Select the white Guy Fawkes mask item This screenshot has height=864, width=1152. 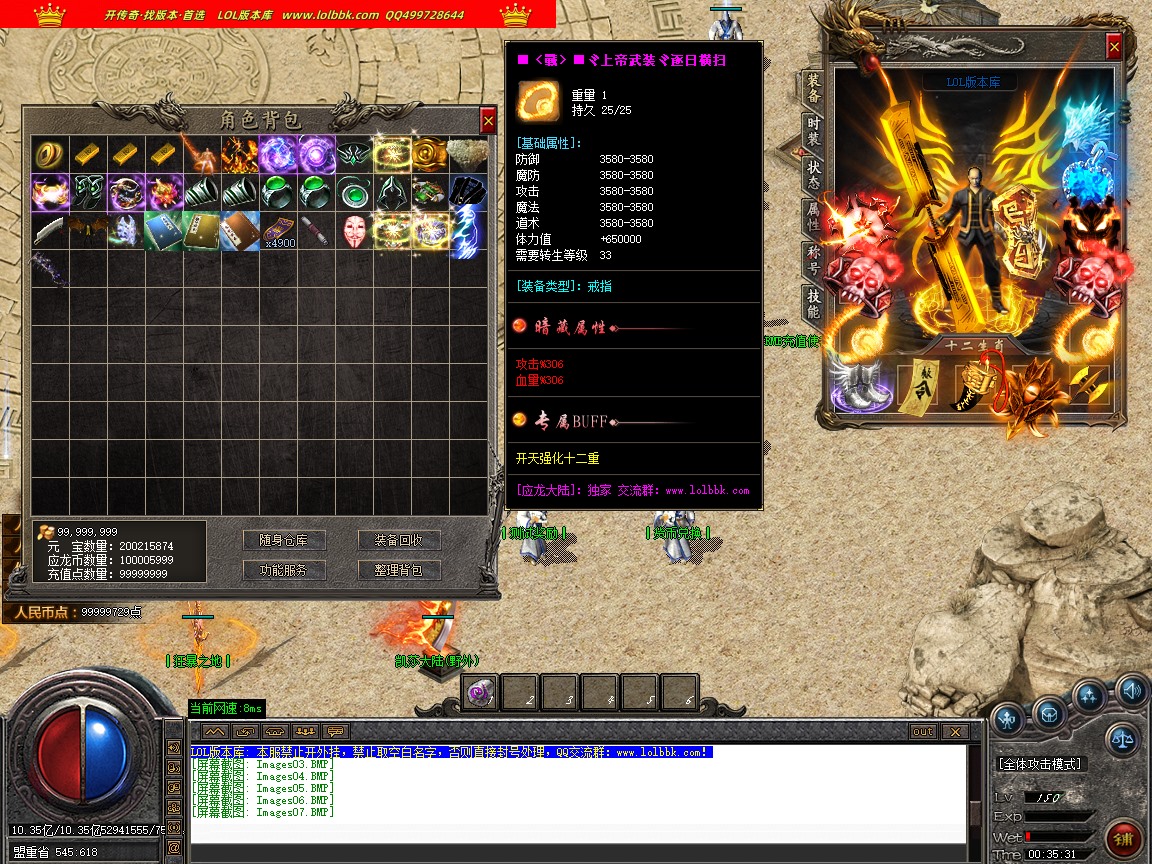355,230
